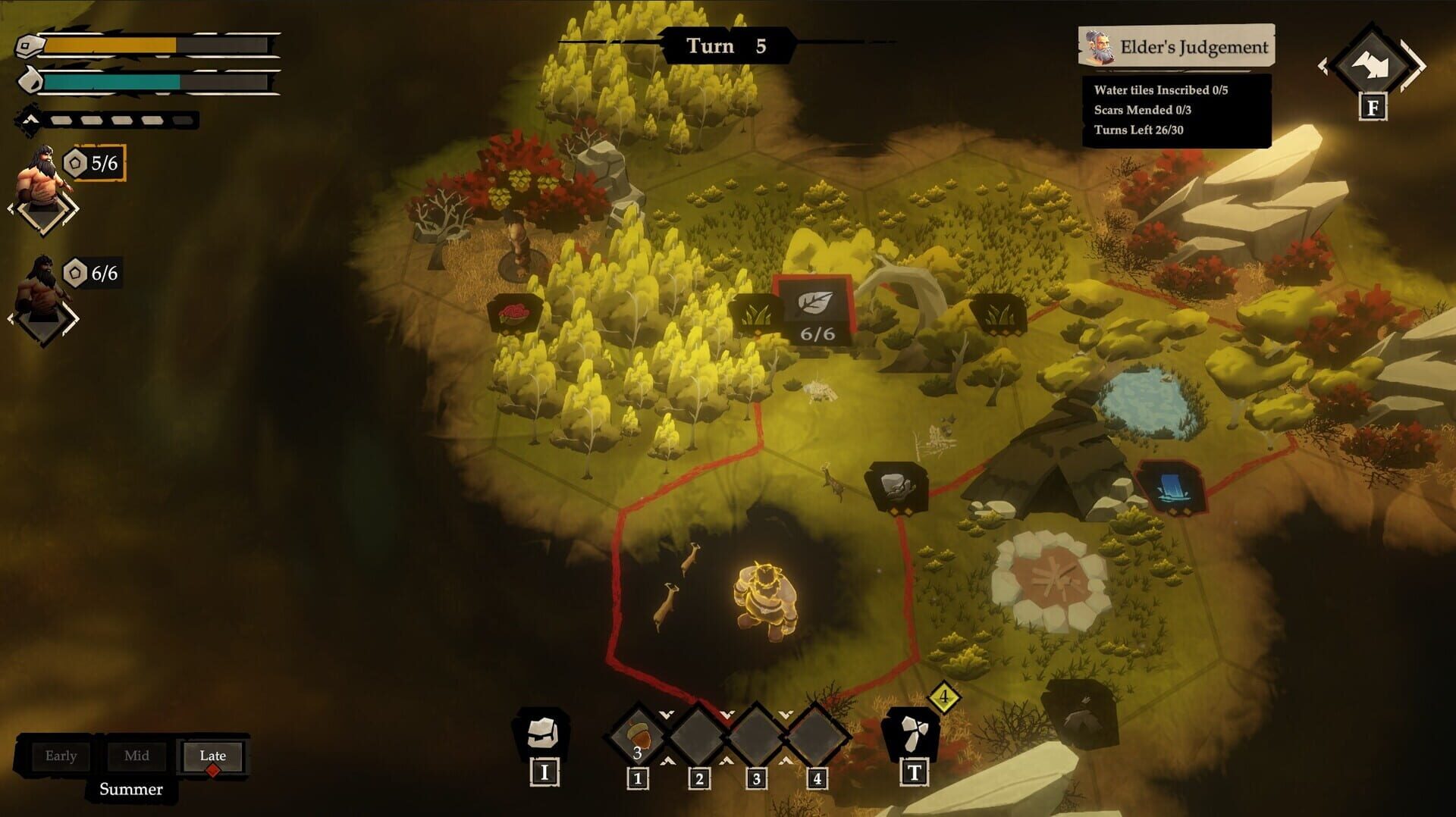Click the Turn 5 banner
The width and height of the screenshot is (1456, 817).
pos(727,45)
